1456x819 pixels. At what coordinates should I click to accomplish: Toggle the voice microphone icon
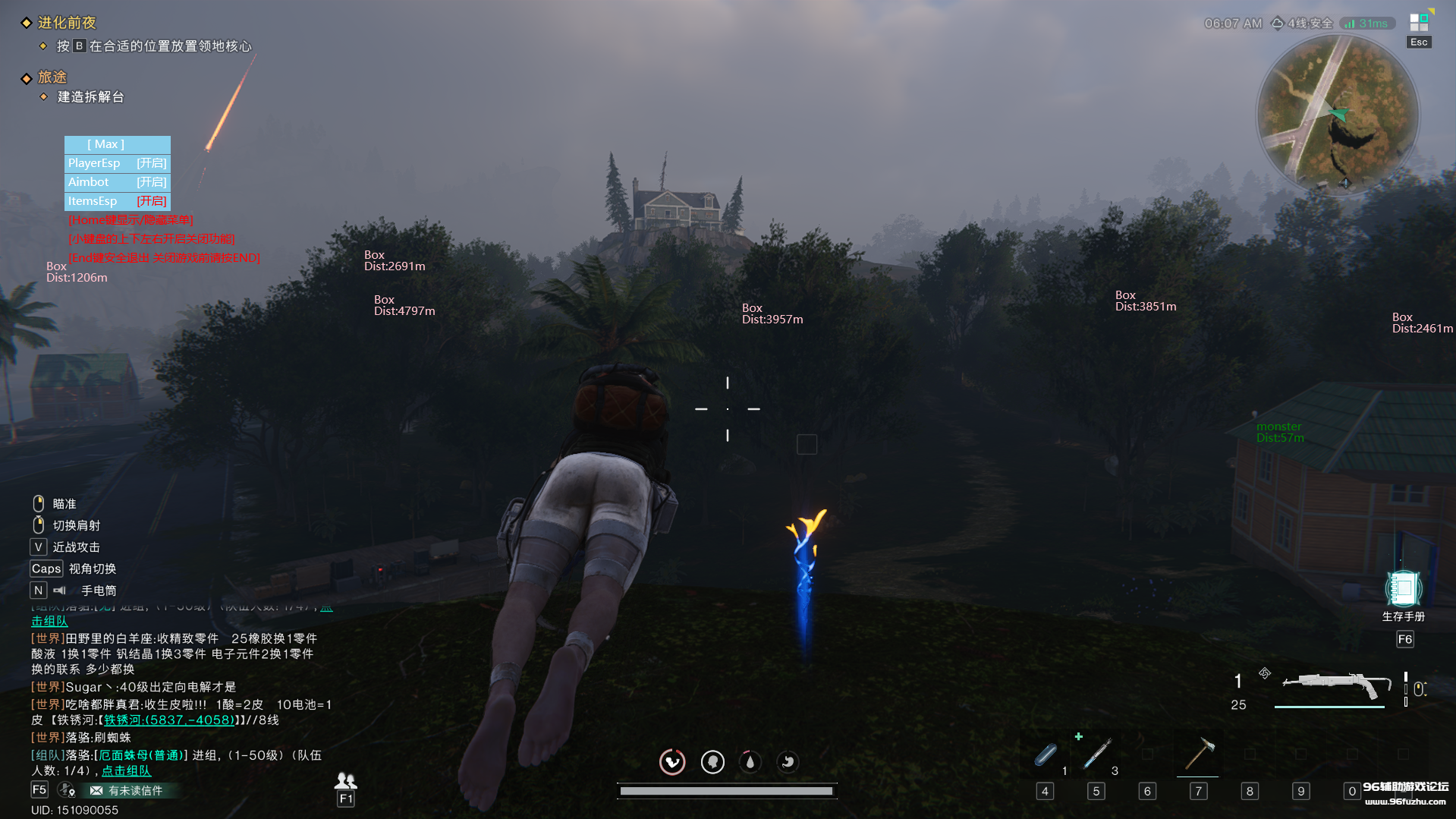tap(67, 790)
